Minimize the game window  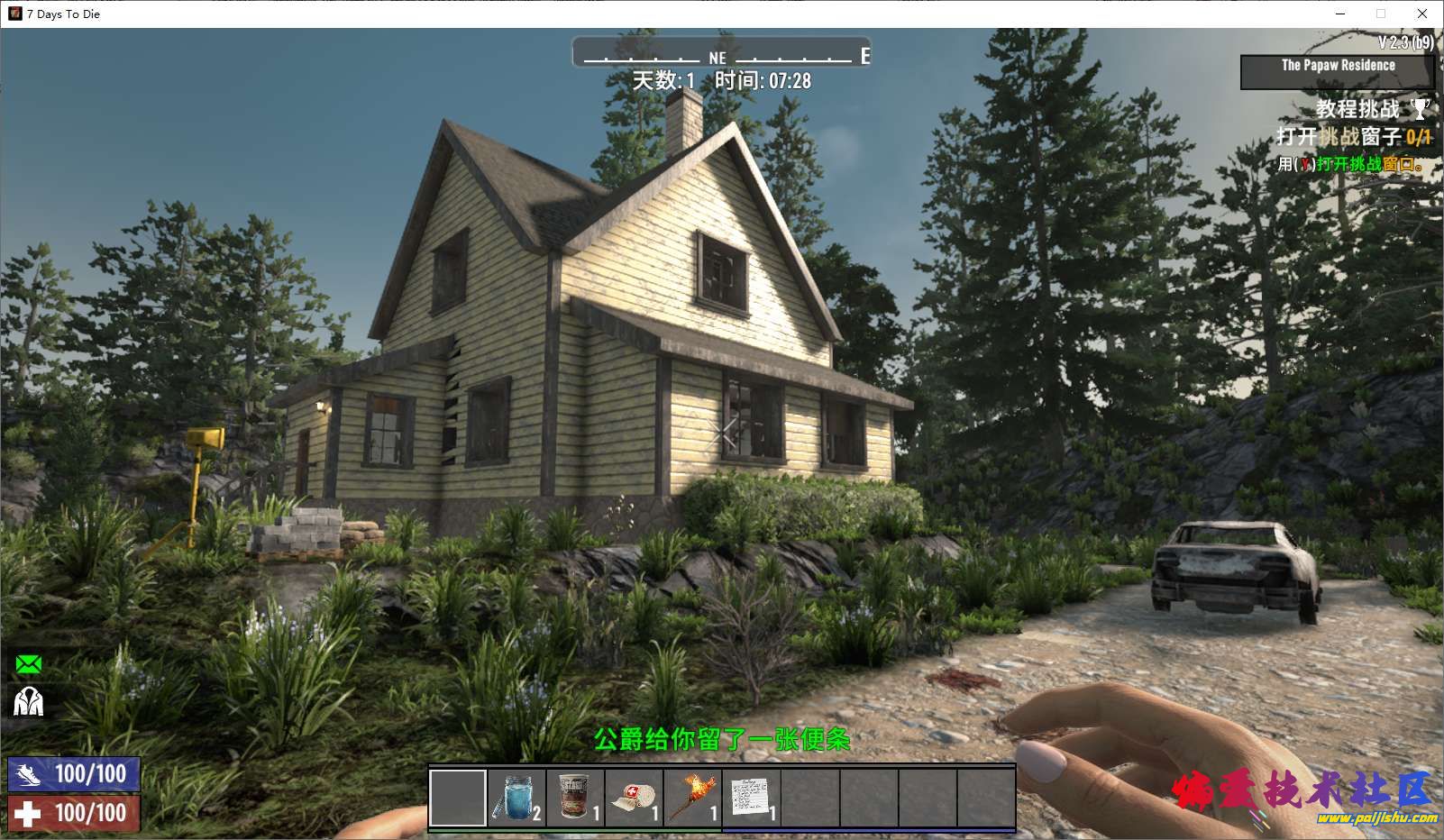[x=1340, y=14]
